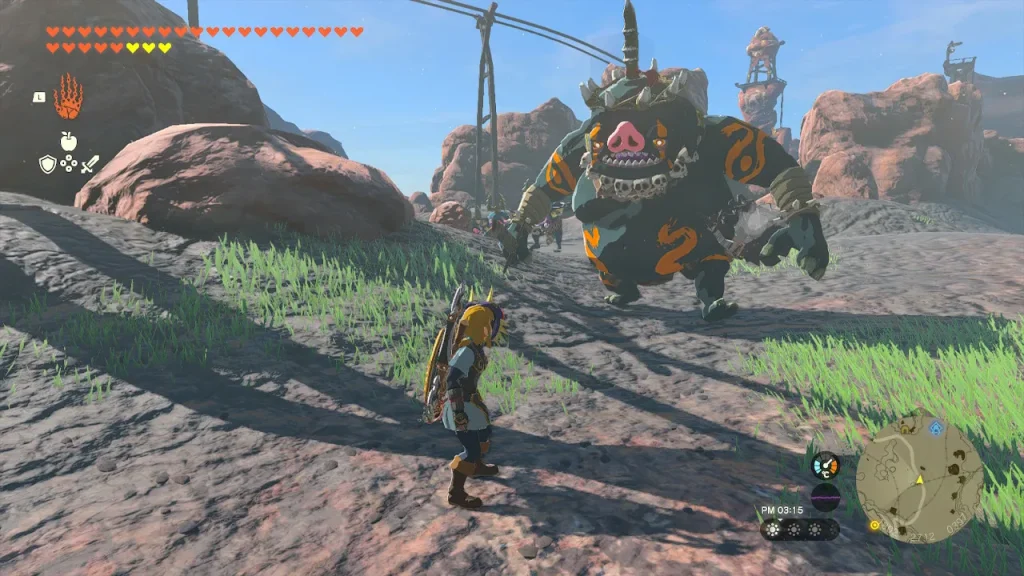
Task: Open the circular minimap
Action: [919, 478]
